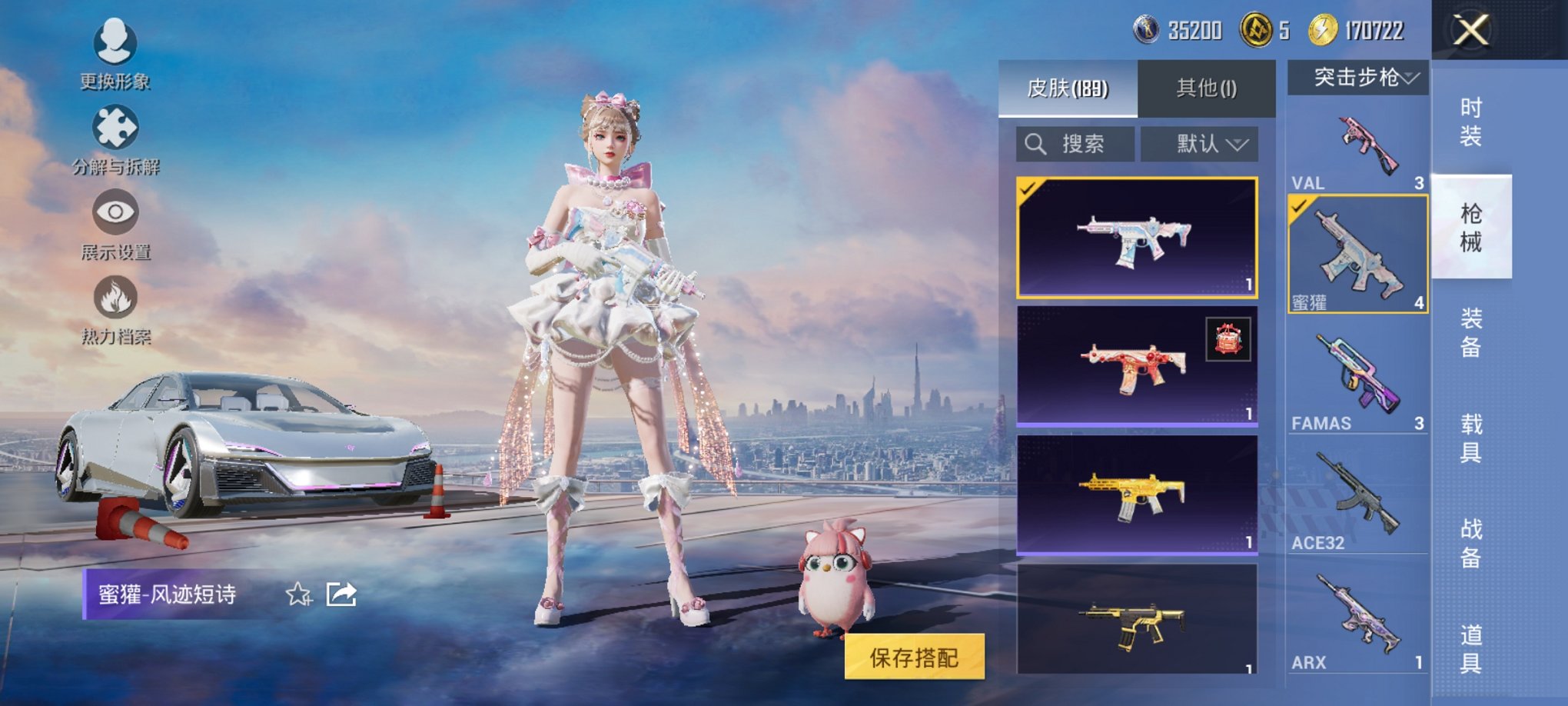Screen dimensions: 1568x706
Task: Open the search 搜索 field
Action: [1078, 144]
